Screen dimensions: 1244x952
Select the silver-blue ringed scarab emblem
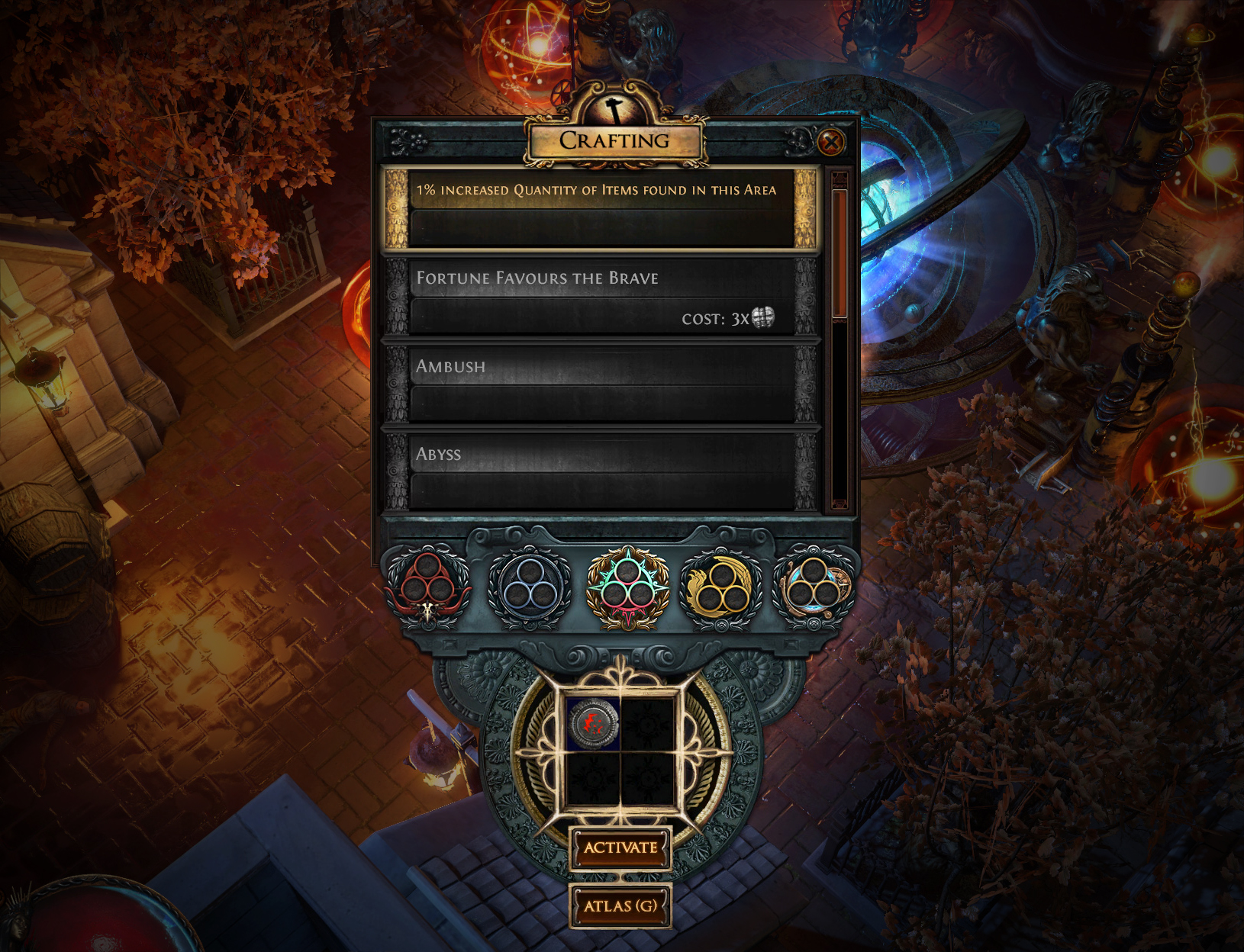point(527,584)
